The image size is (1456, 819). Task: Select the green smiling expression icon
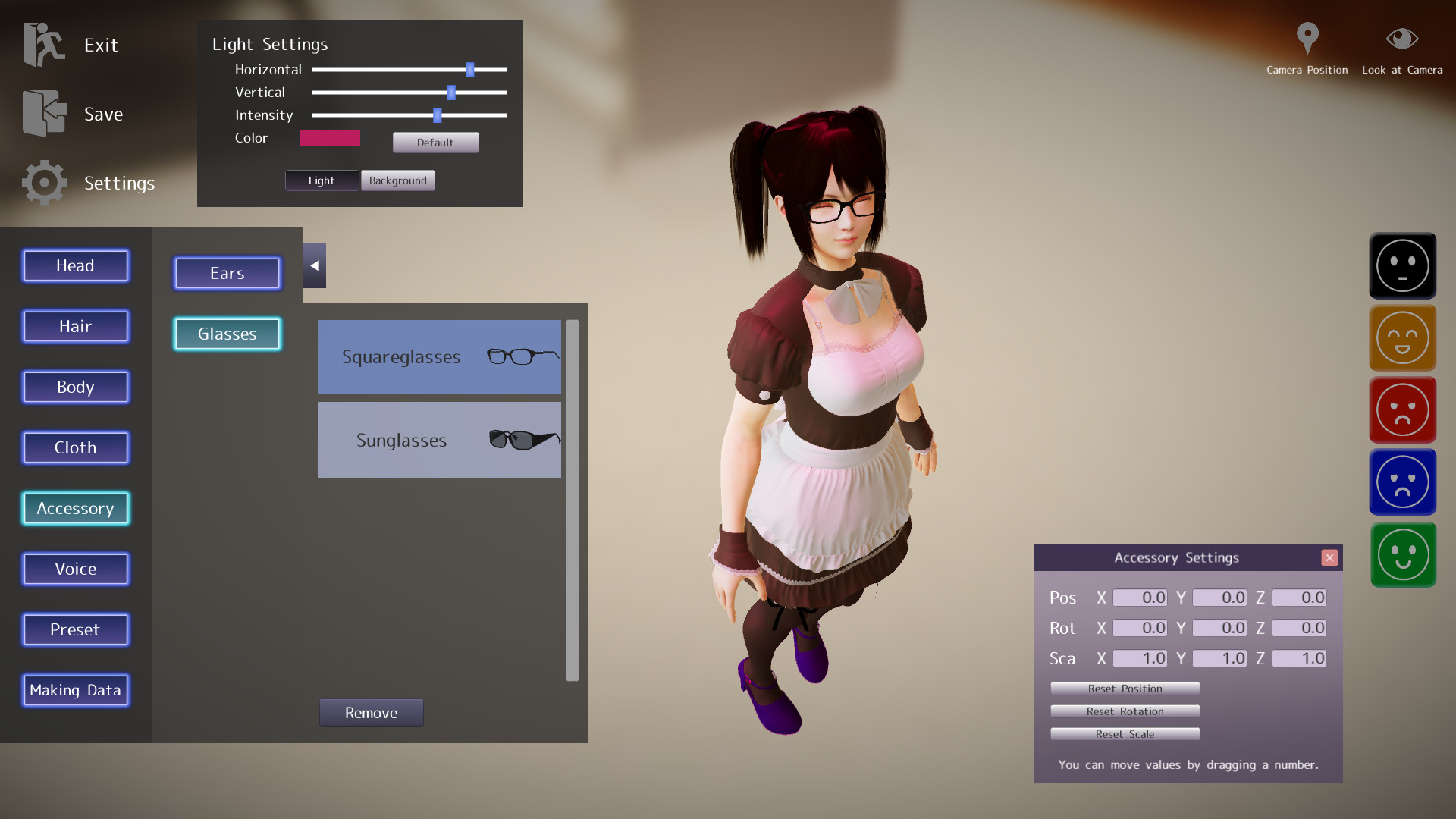(1402, 554)
